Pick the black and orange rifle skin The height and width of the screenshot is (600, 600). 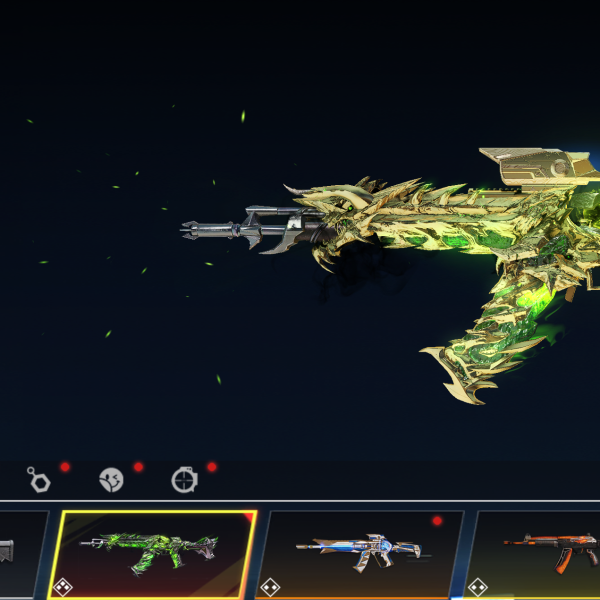click(540, 553)
